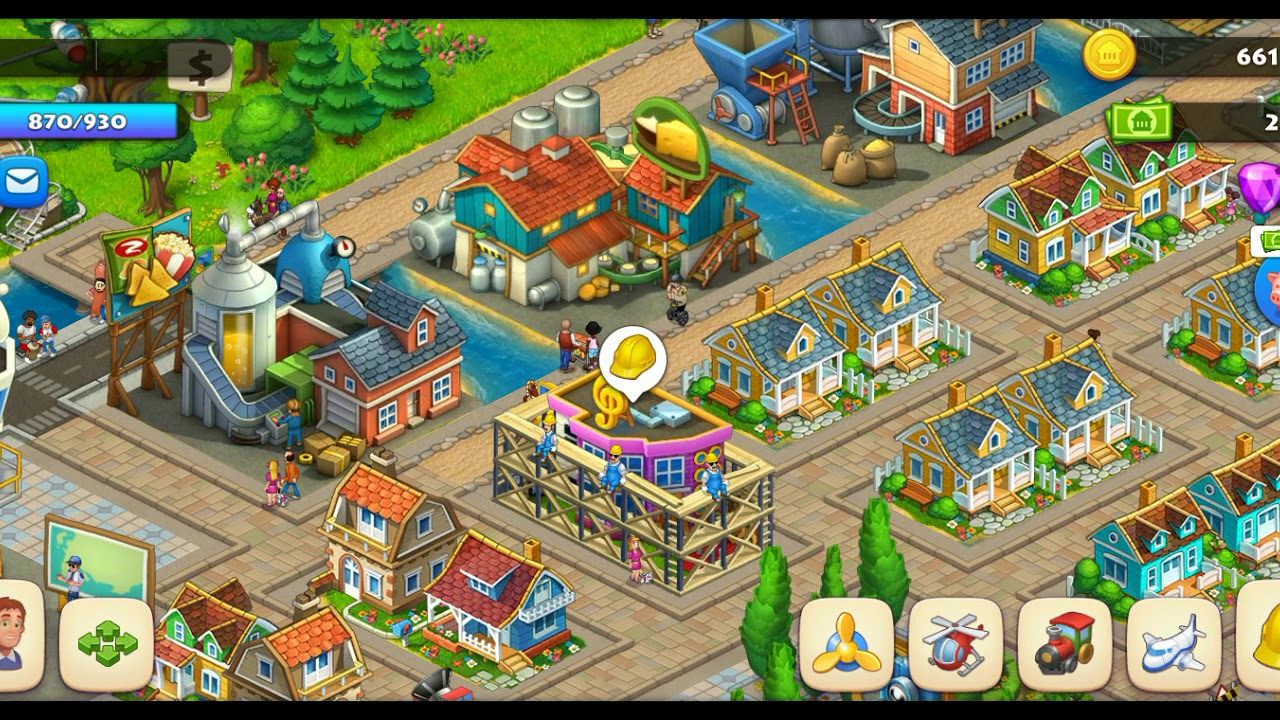Tap the hard hat bubble above the building
The image size is (1280, 720).
point(632,358)
